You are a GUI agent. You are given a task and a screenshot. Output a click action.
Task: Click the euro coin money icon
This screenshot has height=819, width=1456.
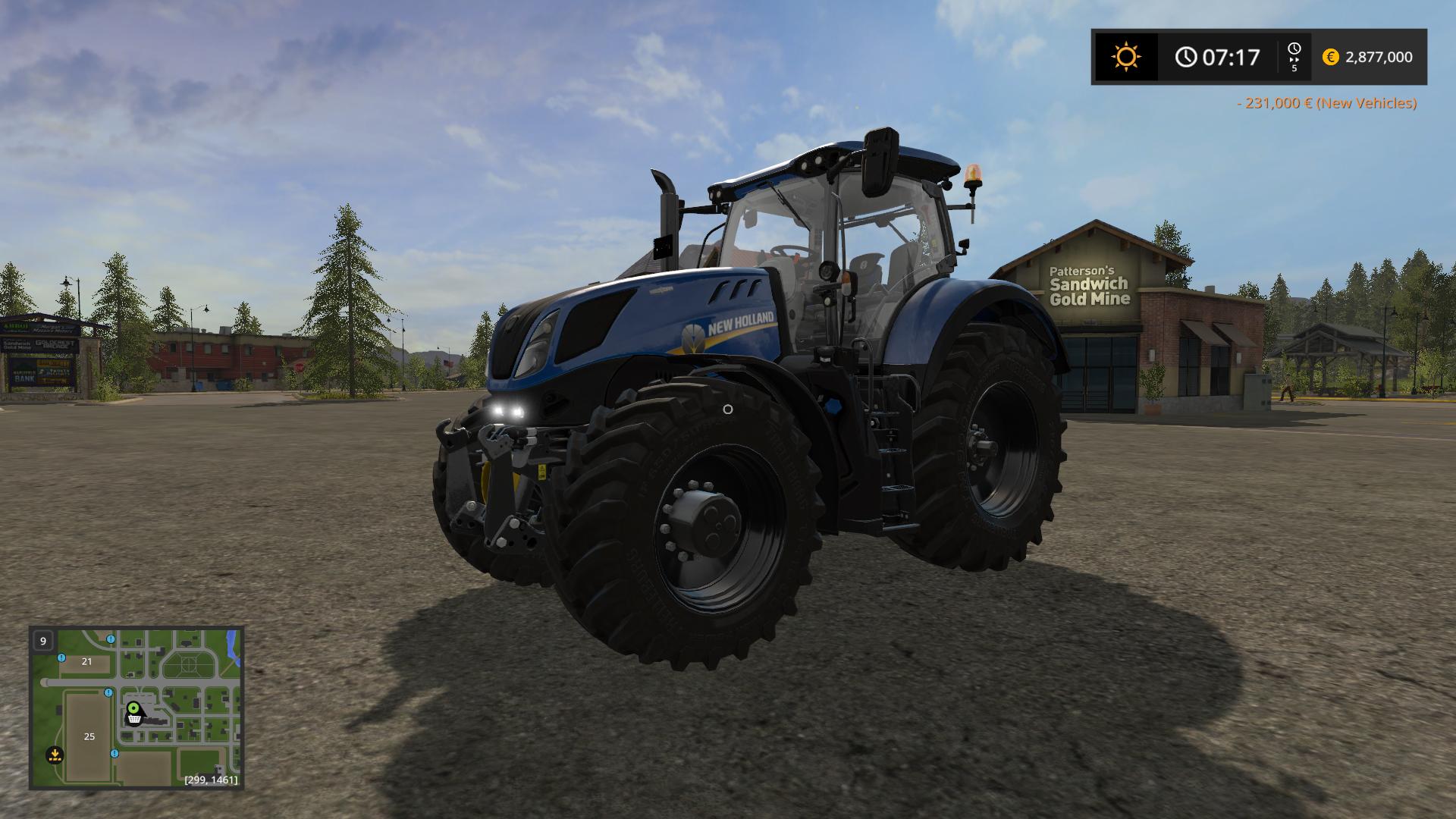pos(1330,57)
